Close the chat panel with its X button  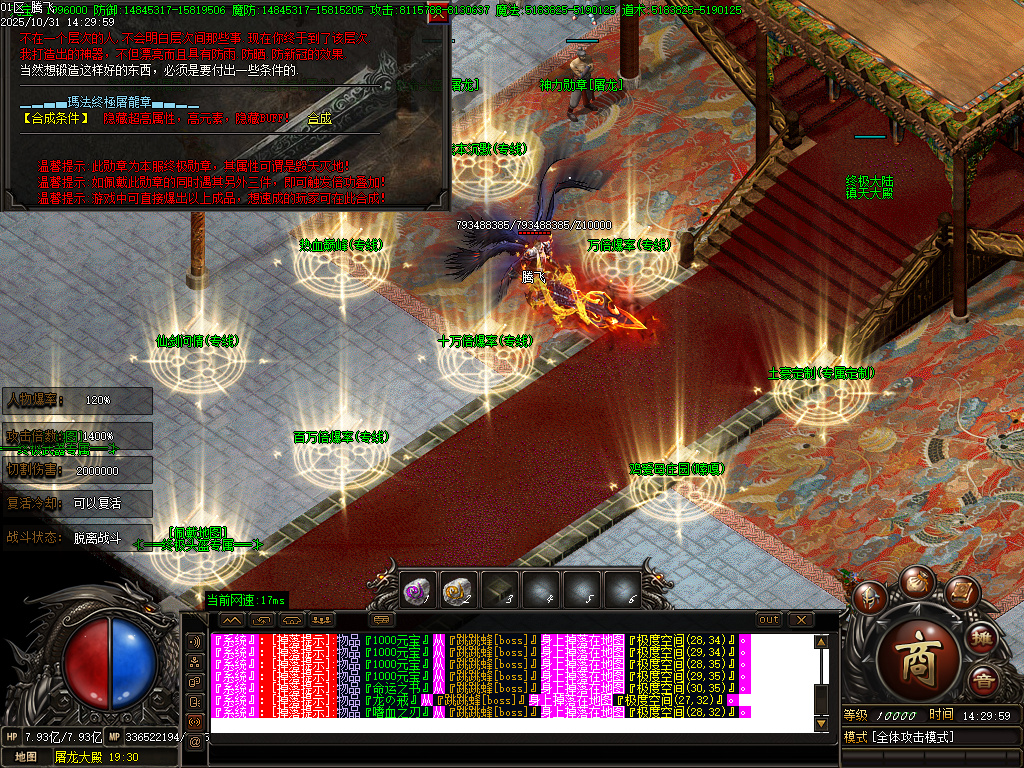point(801,620)
